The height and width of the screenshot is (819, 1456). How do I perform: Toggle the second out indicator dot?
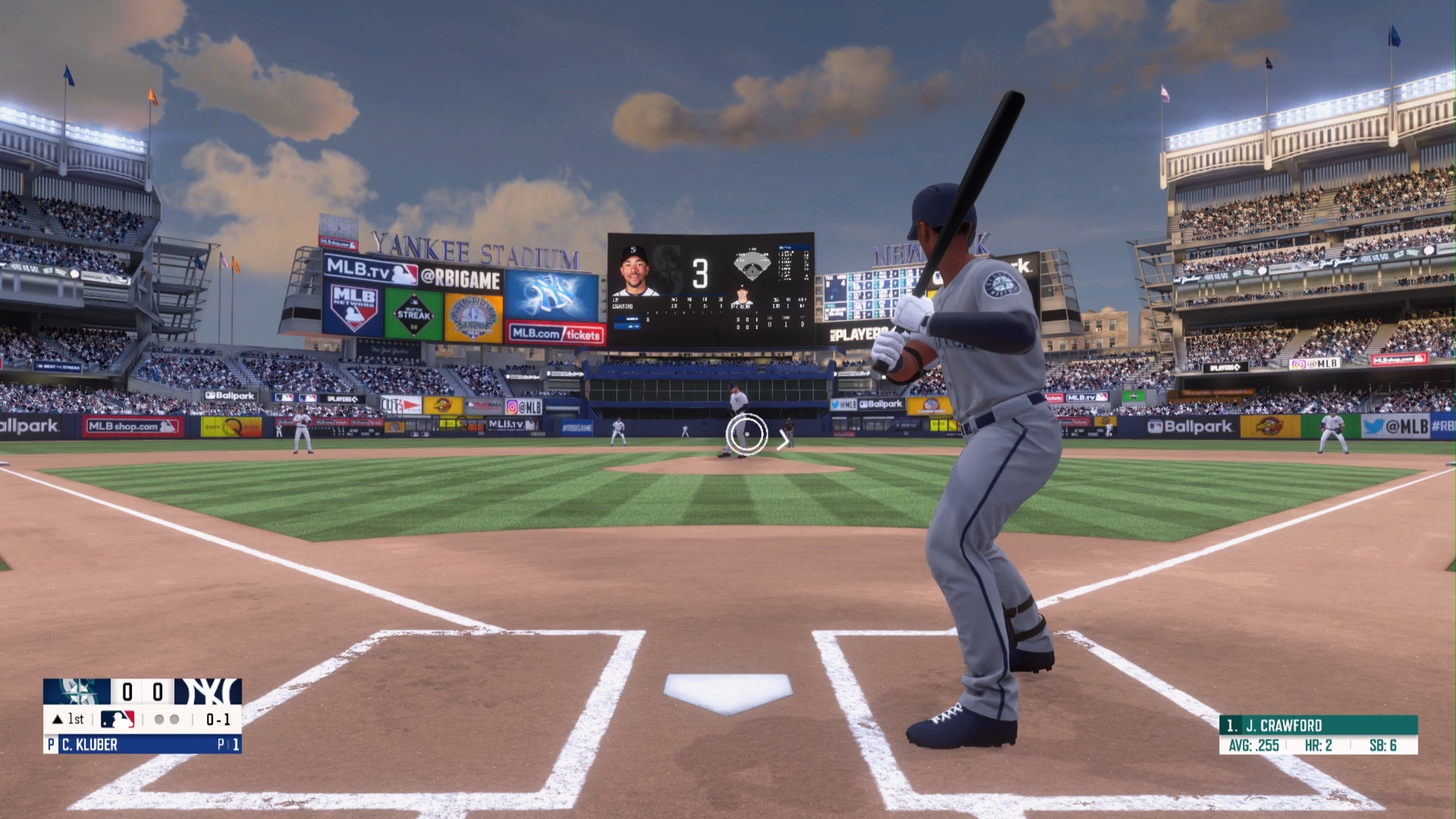pyautogui.click(x=176, y=720)
